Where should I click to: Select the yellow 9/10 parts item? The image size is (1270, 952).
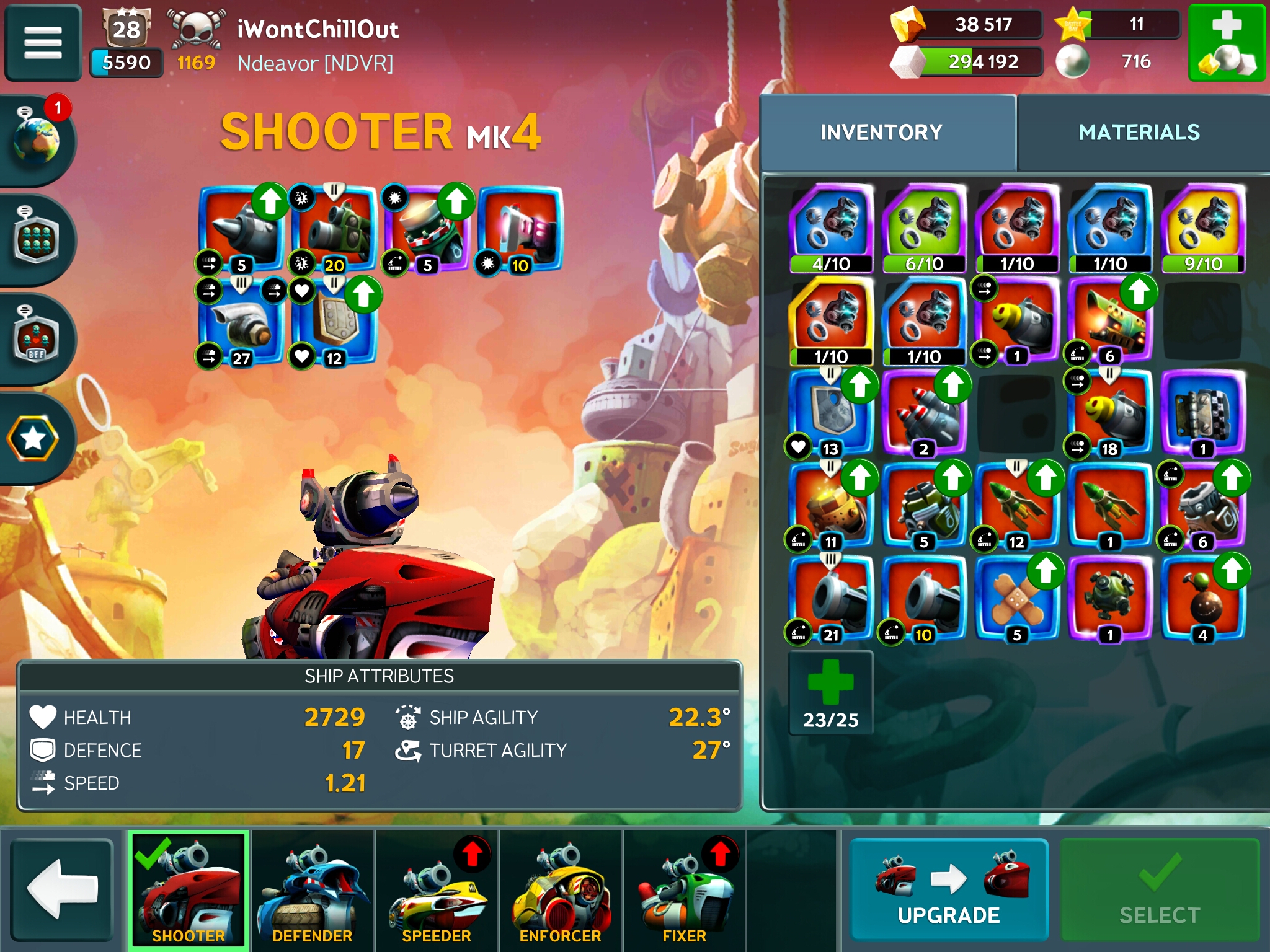pyautogui.click(x=1202, y=228)
